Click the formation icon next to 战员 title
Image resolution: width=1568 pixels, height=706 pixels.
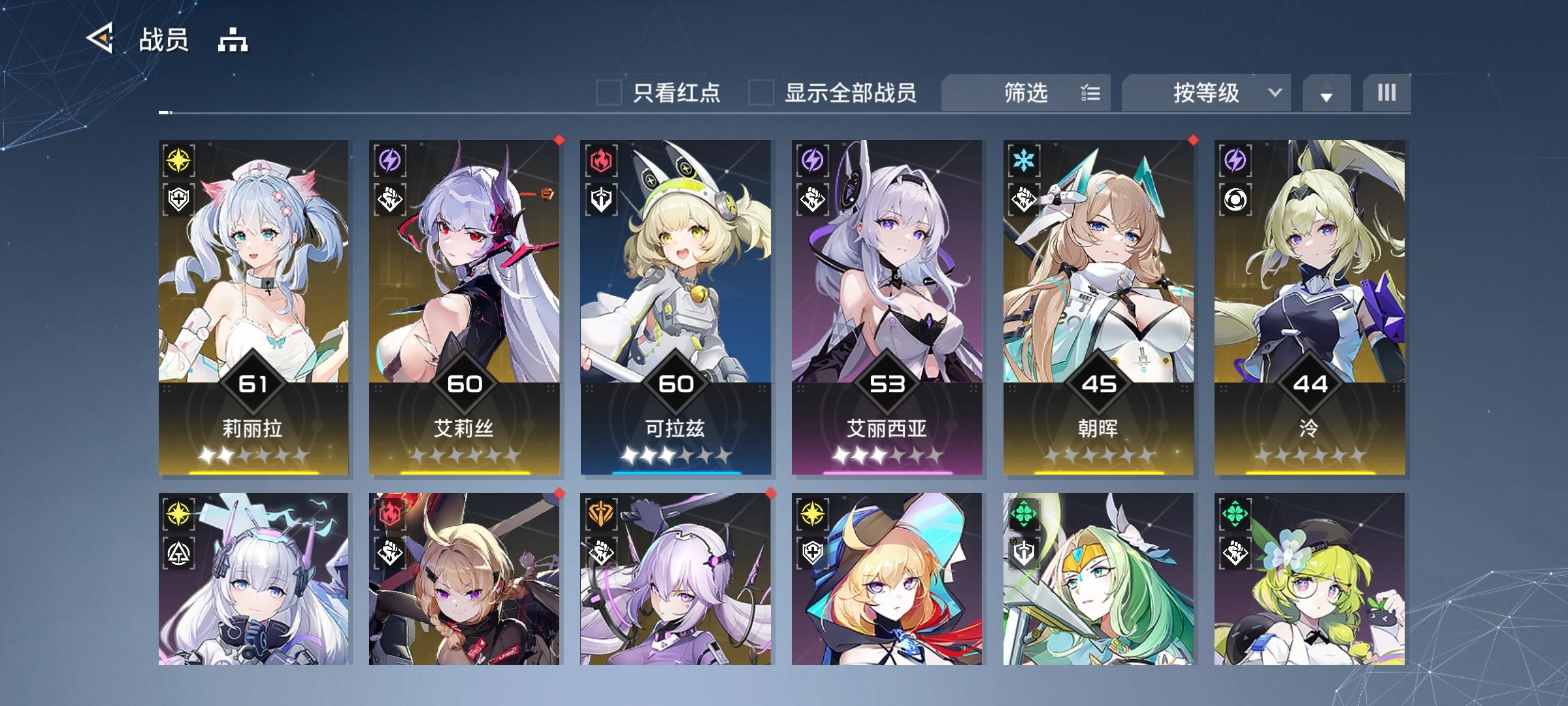(x=233, y=41)
